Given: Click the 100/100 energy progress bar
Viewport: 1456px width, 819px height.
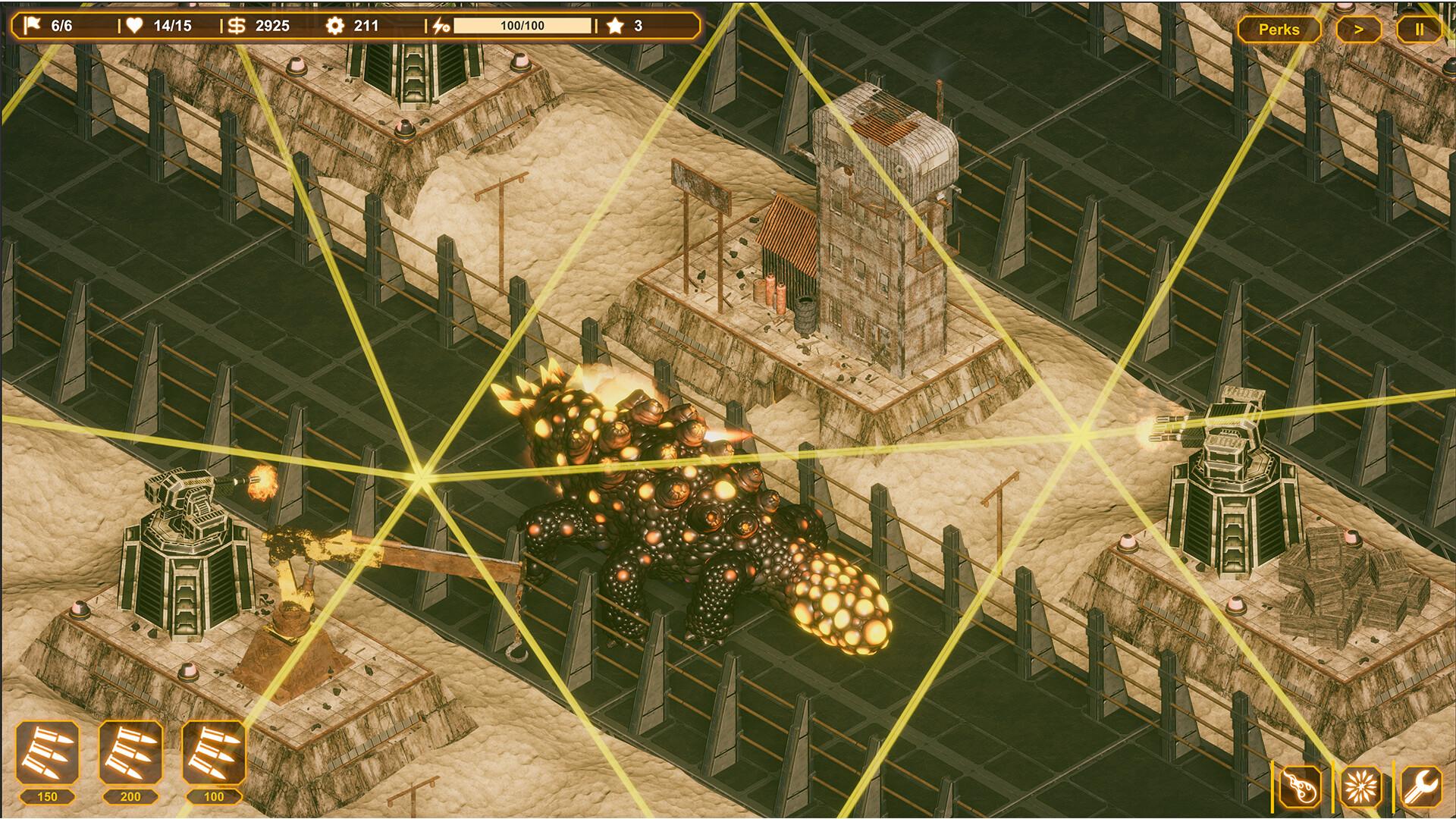Looking at the screenshot, I should (523, 27).
